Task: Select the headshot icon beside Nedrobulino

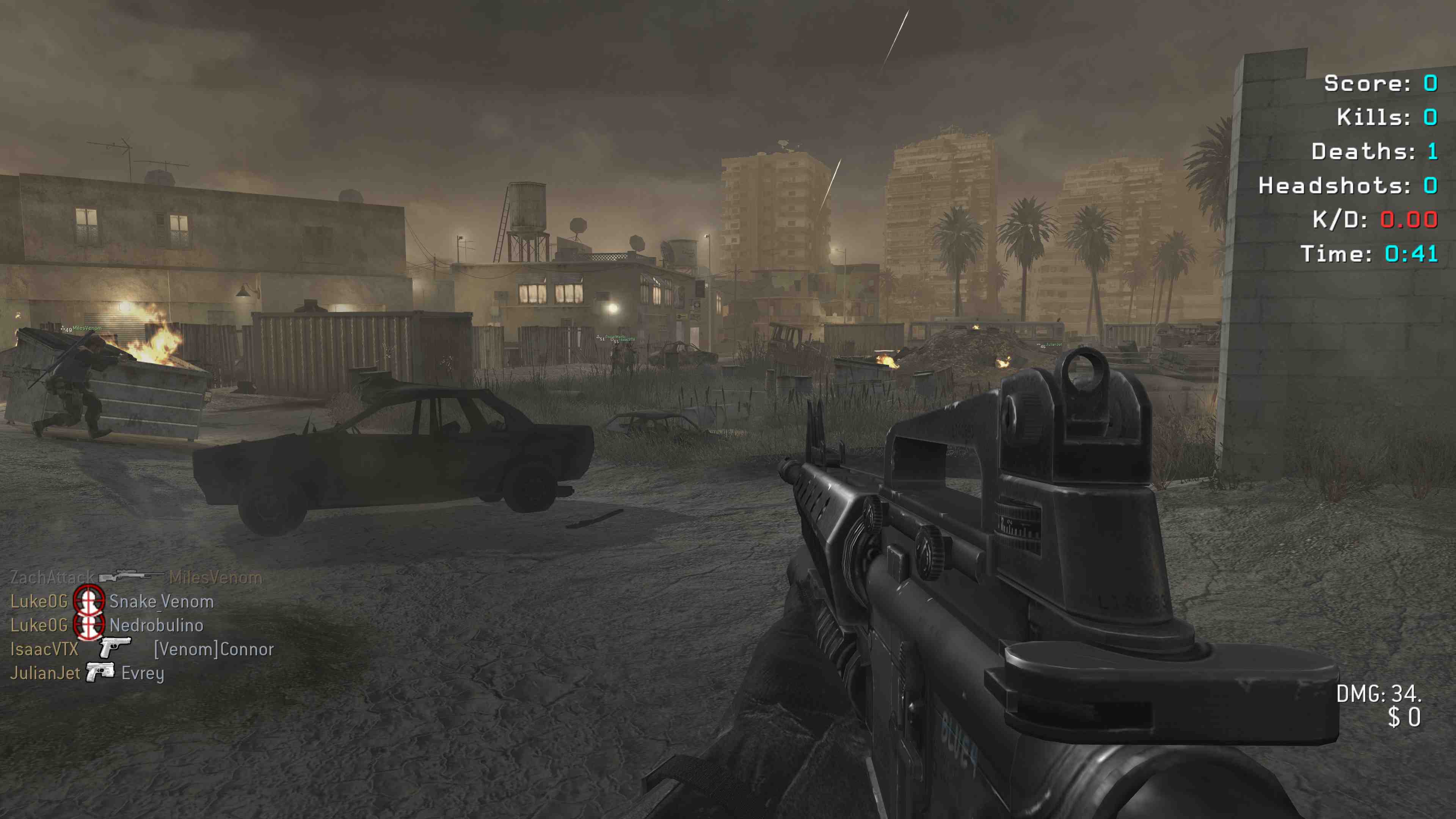Action: (89, 625)
